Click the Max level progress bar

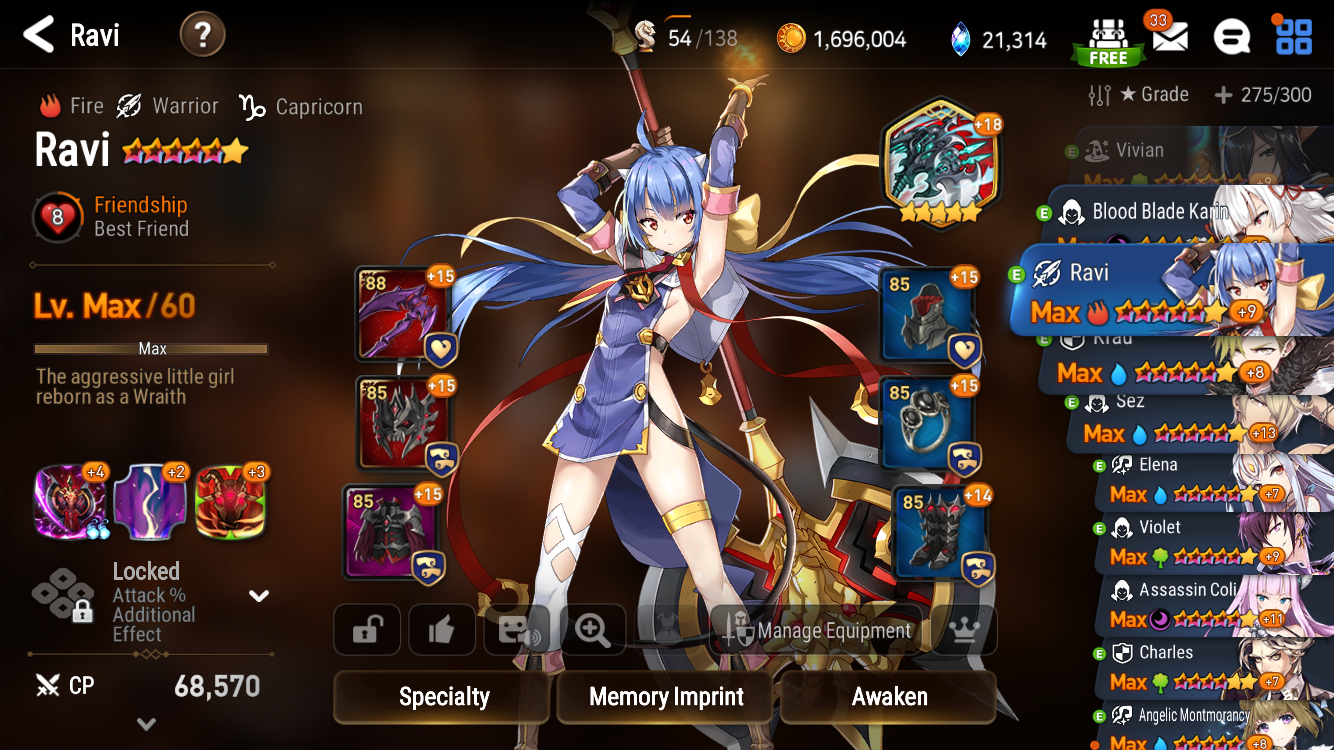coord(151,348)
